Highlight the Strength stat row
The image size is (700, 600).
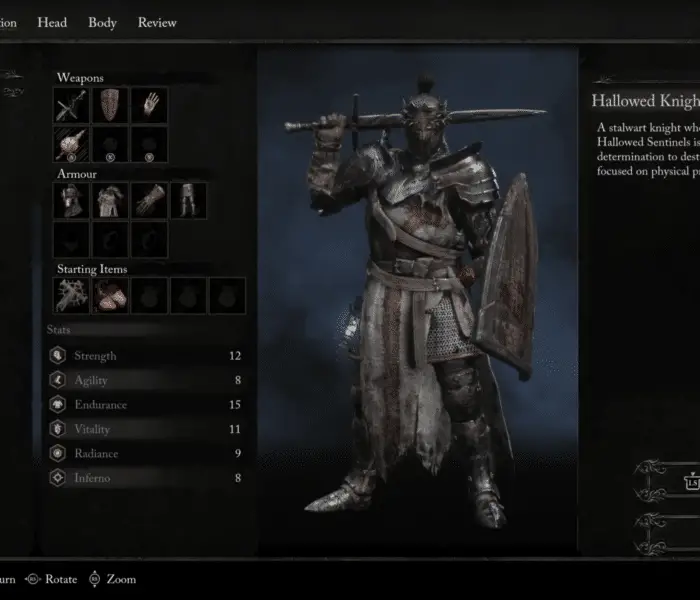(x=145, y=356)
